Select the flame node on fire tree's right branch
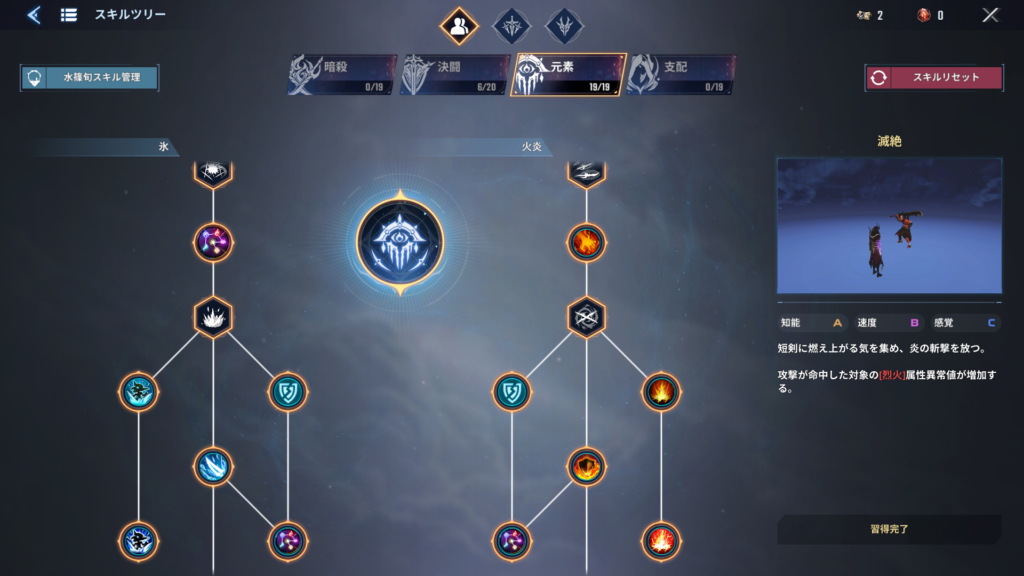 pos(661,392)
